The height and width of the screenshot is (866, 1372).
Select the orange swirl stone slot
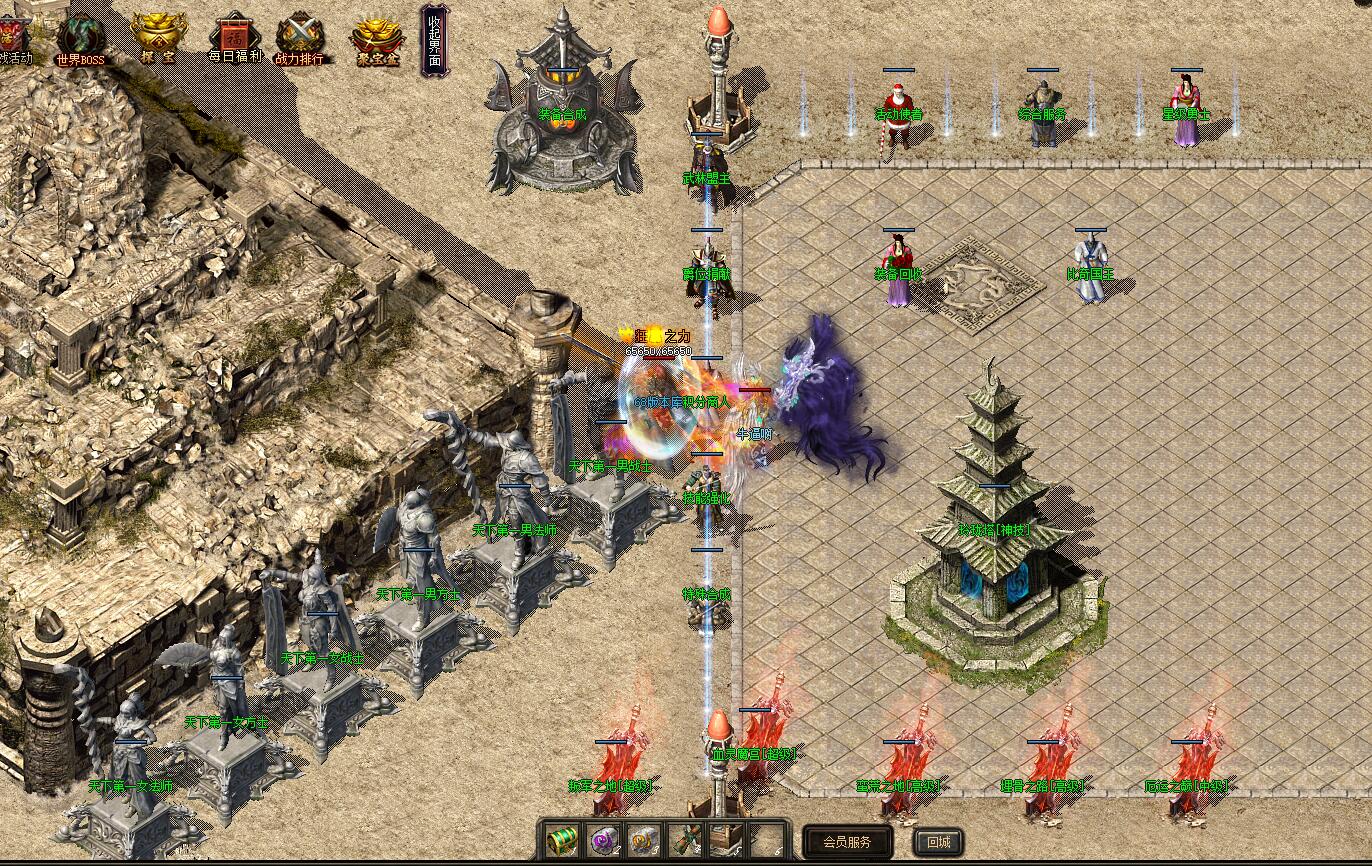click(x=642, y=841)
